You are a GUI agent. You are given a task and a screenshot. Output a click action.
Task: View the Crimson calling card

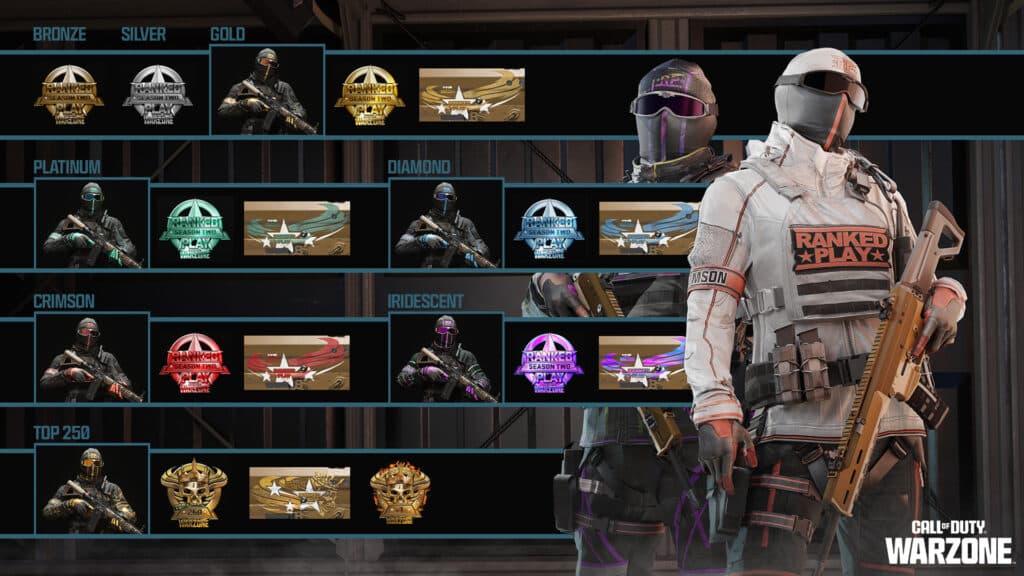297,362
